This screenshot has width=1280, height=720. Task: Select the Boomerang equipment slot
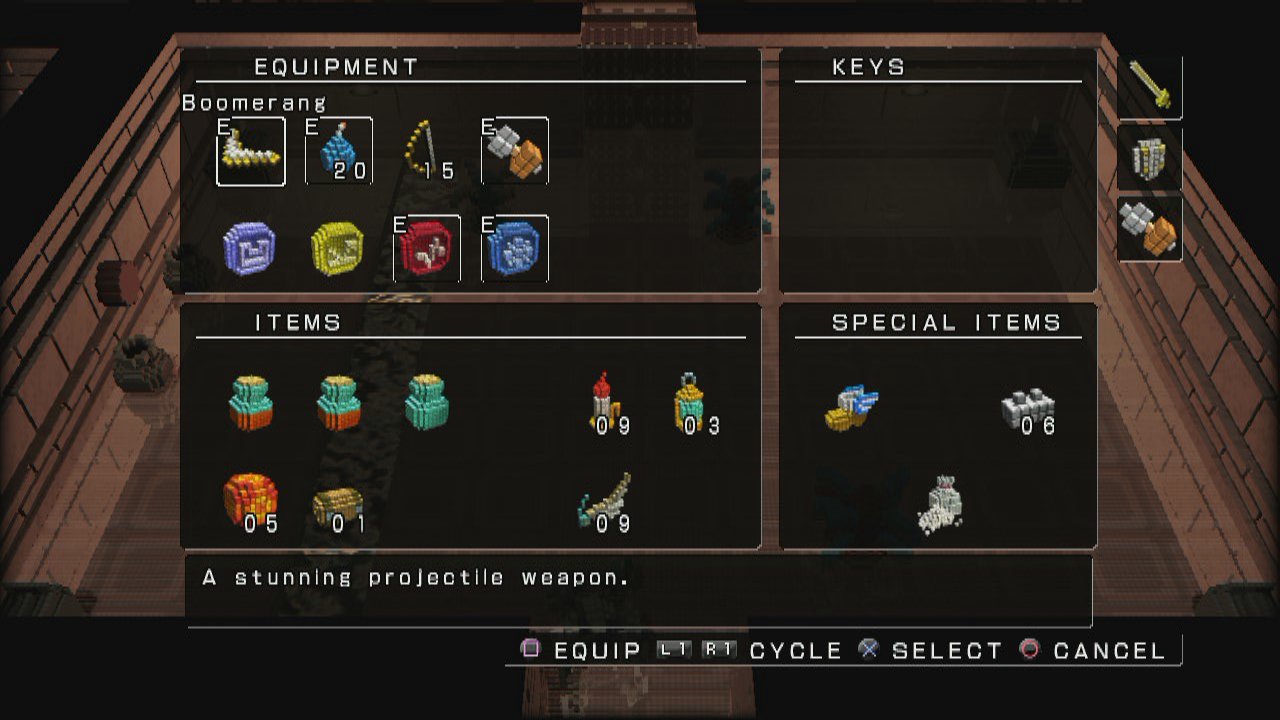[251, 152]
